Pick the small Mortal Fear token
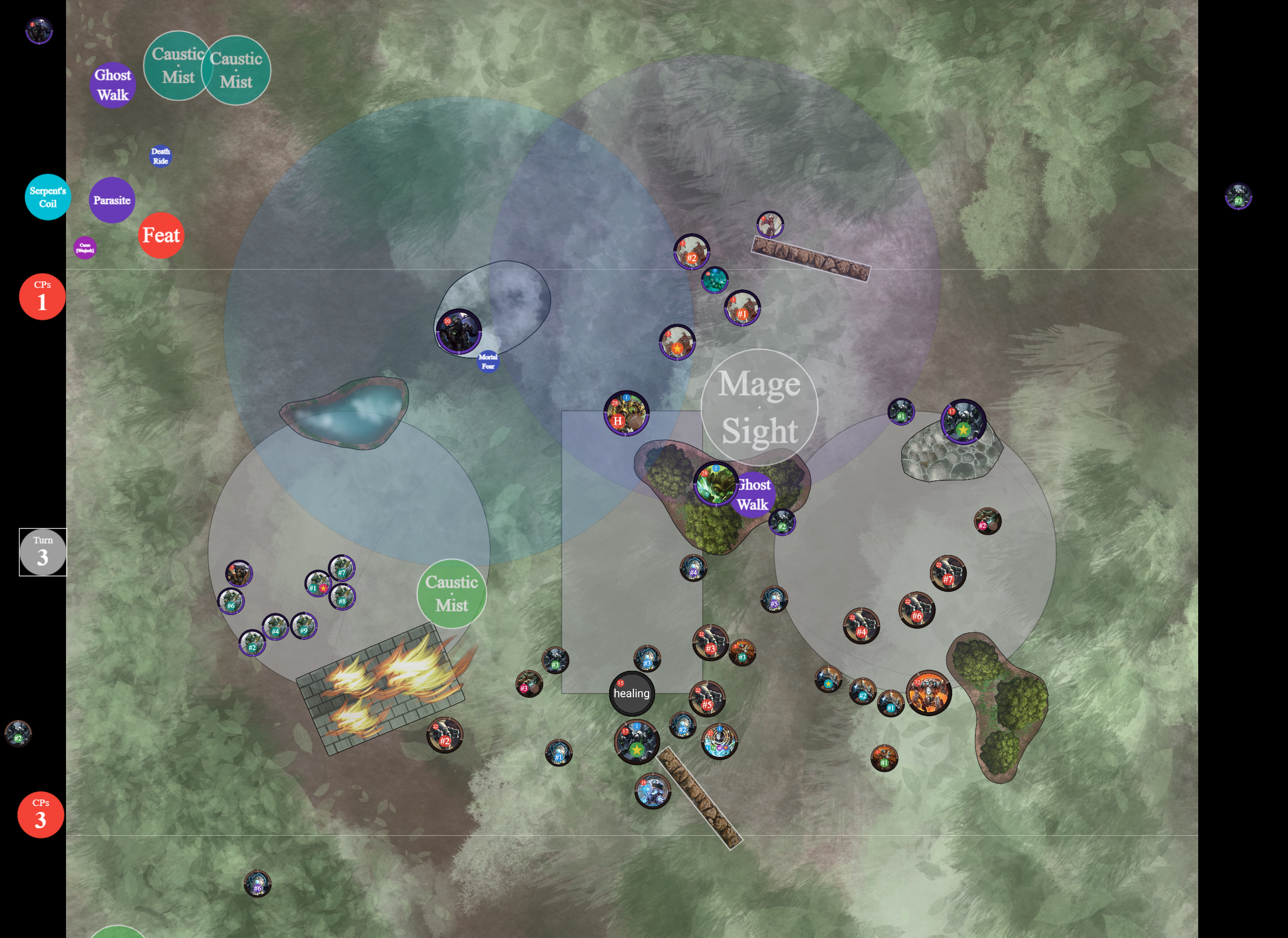 tap(488, 362)
